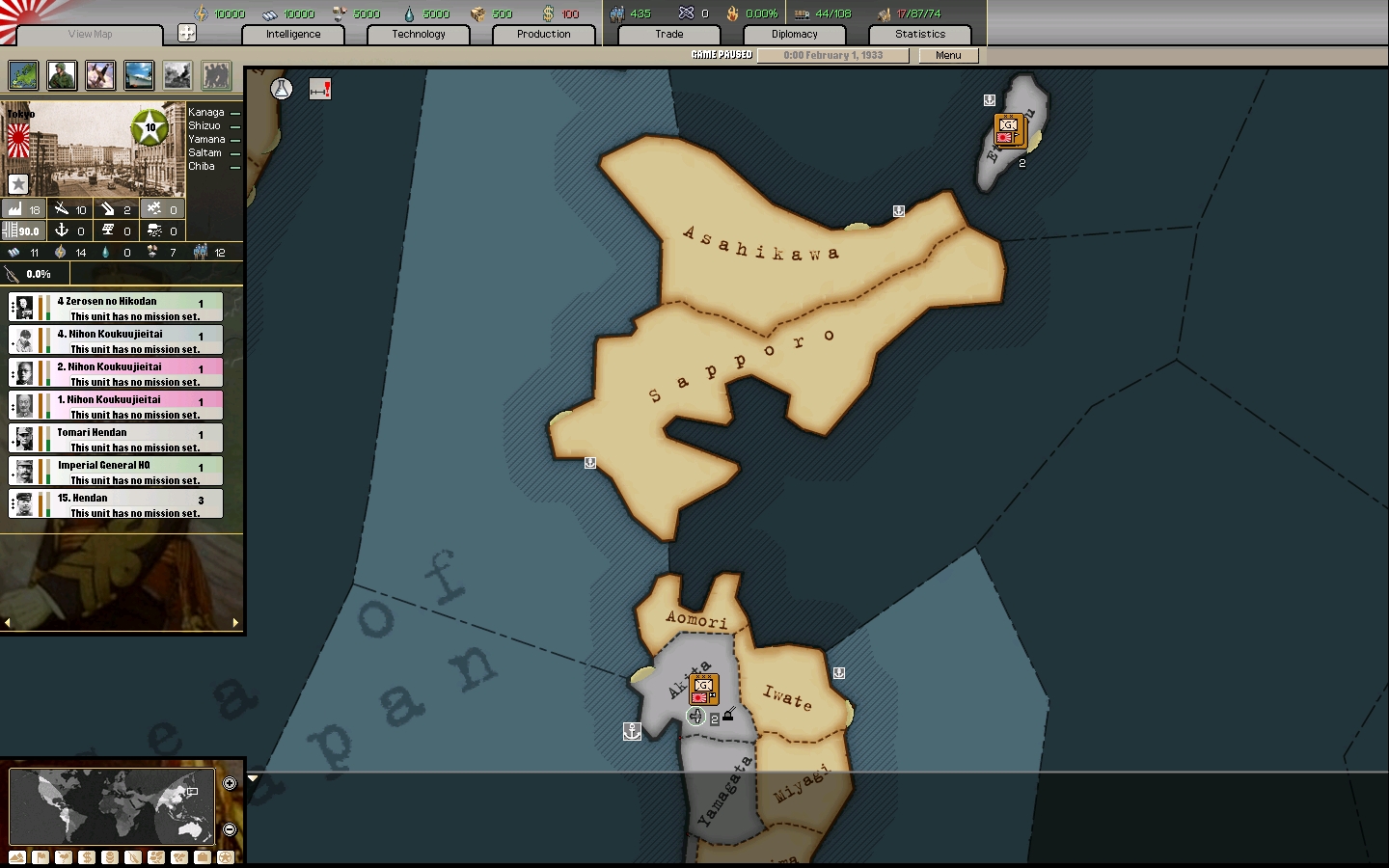Open the game Menu button
The height and width of the screenshot is (868, 1389).
coord(948,55)
